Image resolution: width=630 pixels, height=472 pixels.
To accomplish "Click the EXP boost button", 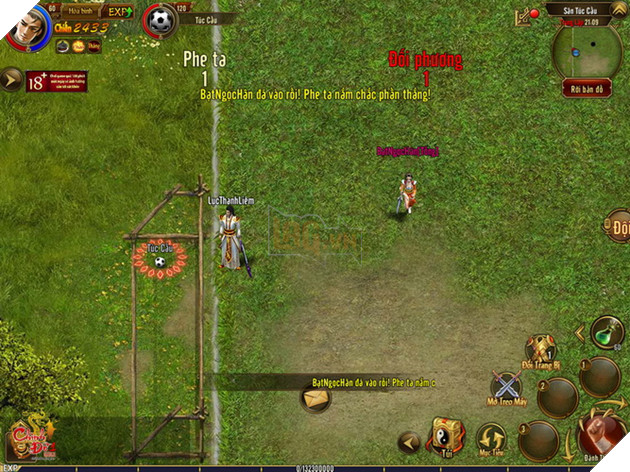I will click(x=118, y=11).
